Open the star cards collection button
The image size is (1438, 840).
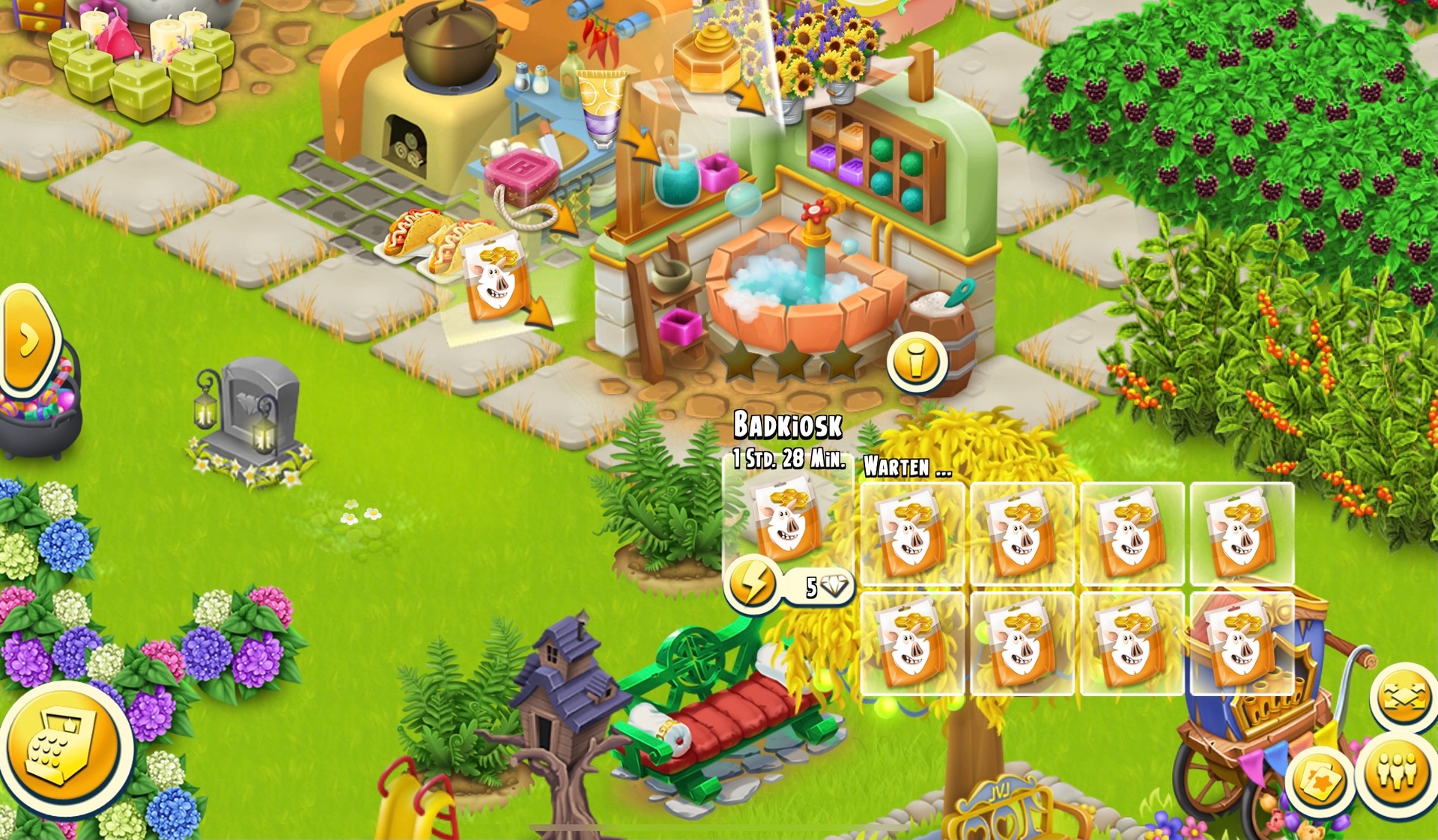tap(1320, 782)
